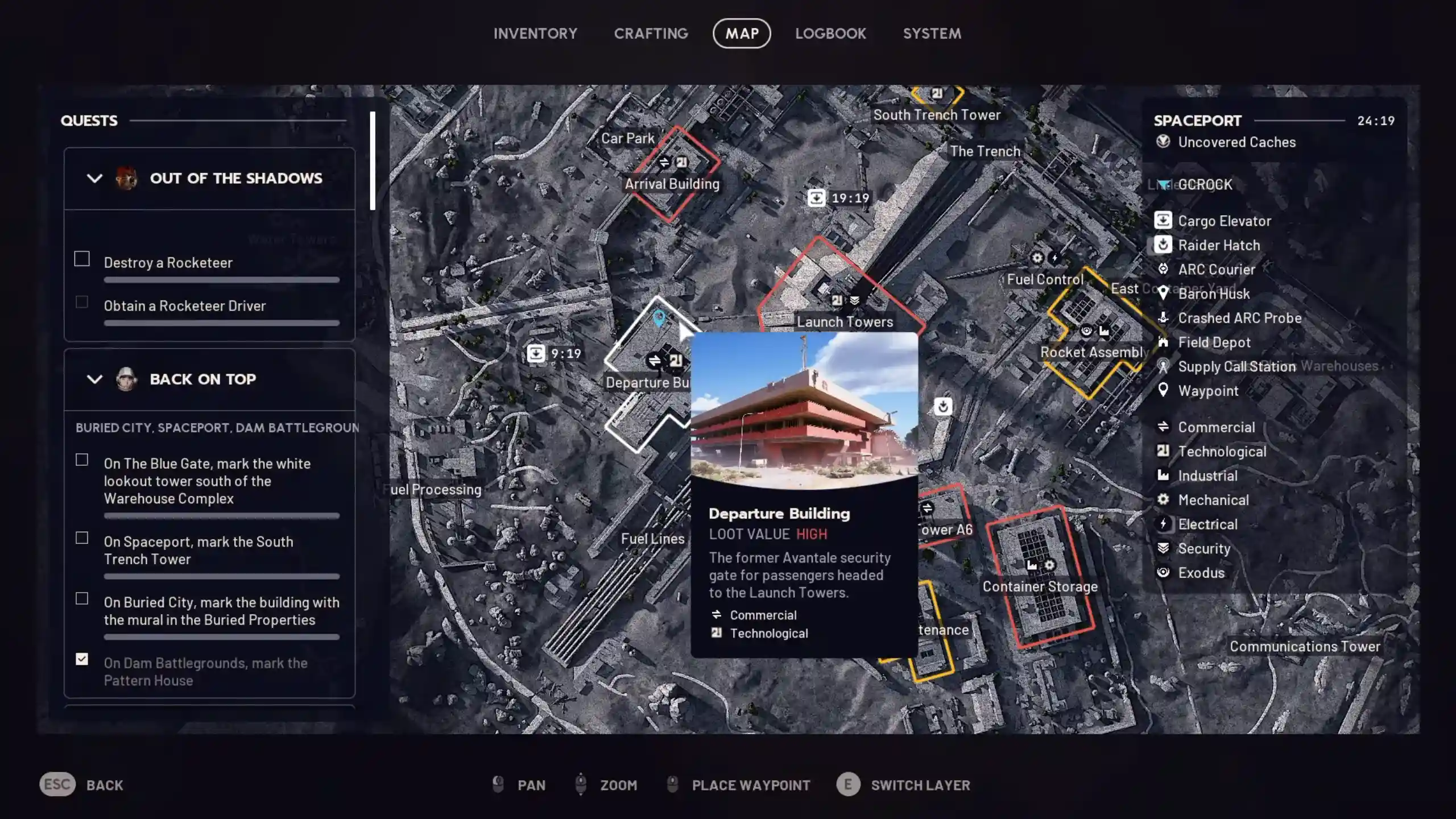Check the Destroy a Rocketeer quest objective
This screenshot has height=819, width=1456.
(81, 259)
